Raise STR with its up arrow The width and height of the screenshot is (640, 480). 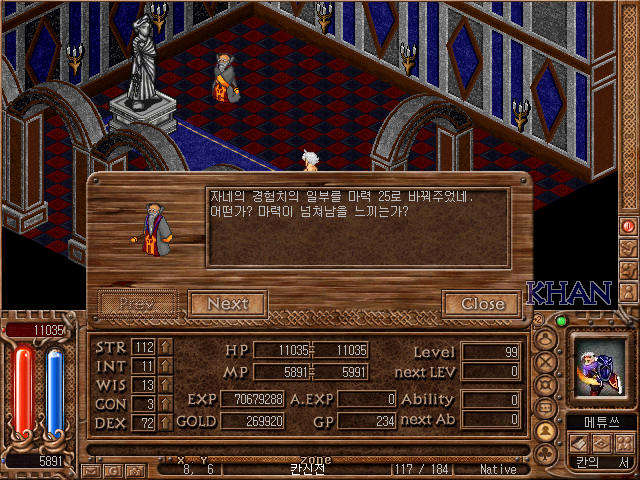point(165,347)
